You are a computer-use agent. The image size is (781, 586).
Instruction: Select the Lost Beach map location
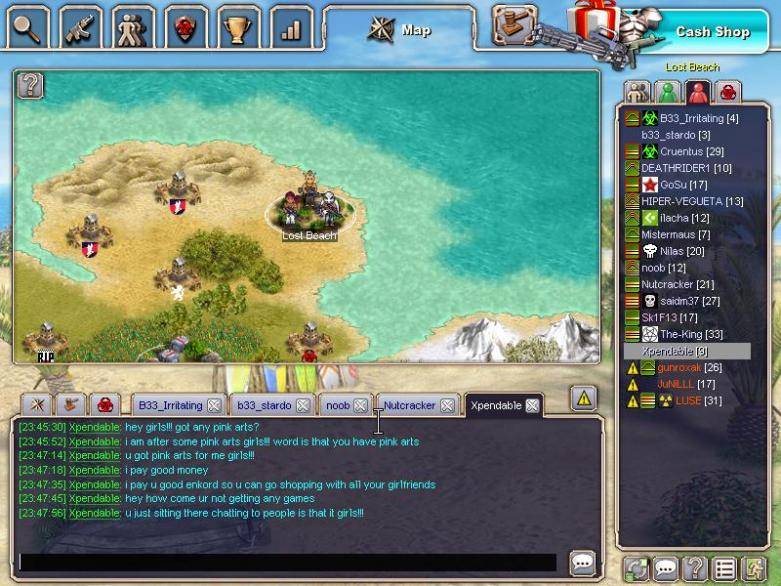point(308,211)
